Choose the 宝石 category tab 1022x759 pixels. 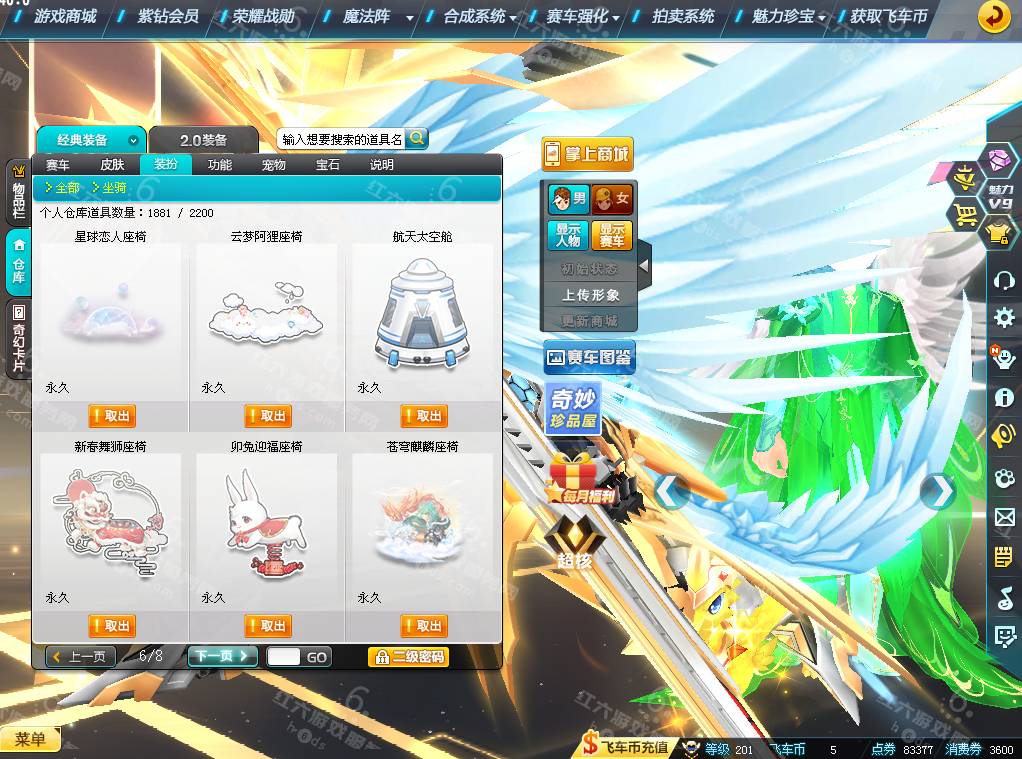[x=327, y=165]
